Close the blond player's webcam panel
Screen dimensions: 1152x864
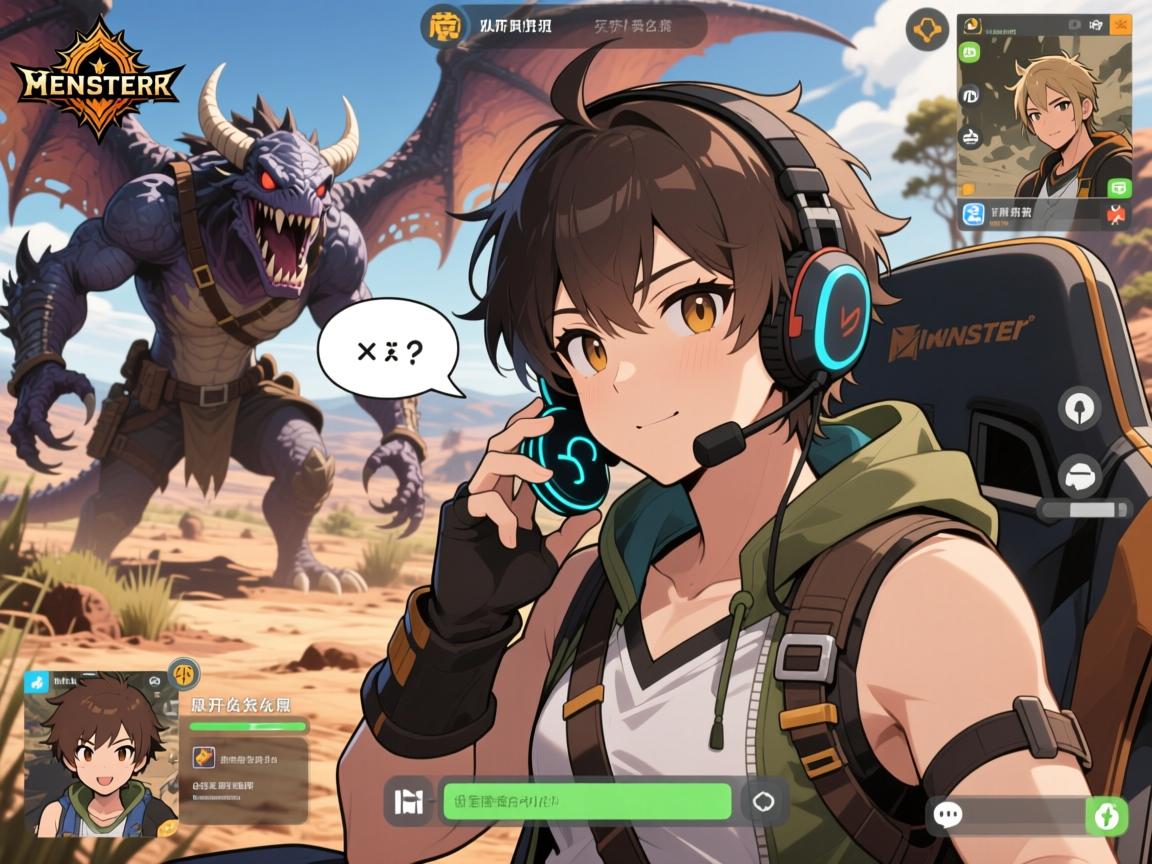click(1119, 23)
